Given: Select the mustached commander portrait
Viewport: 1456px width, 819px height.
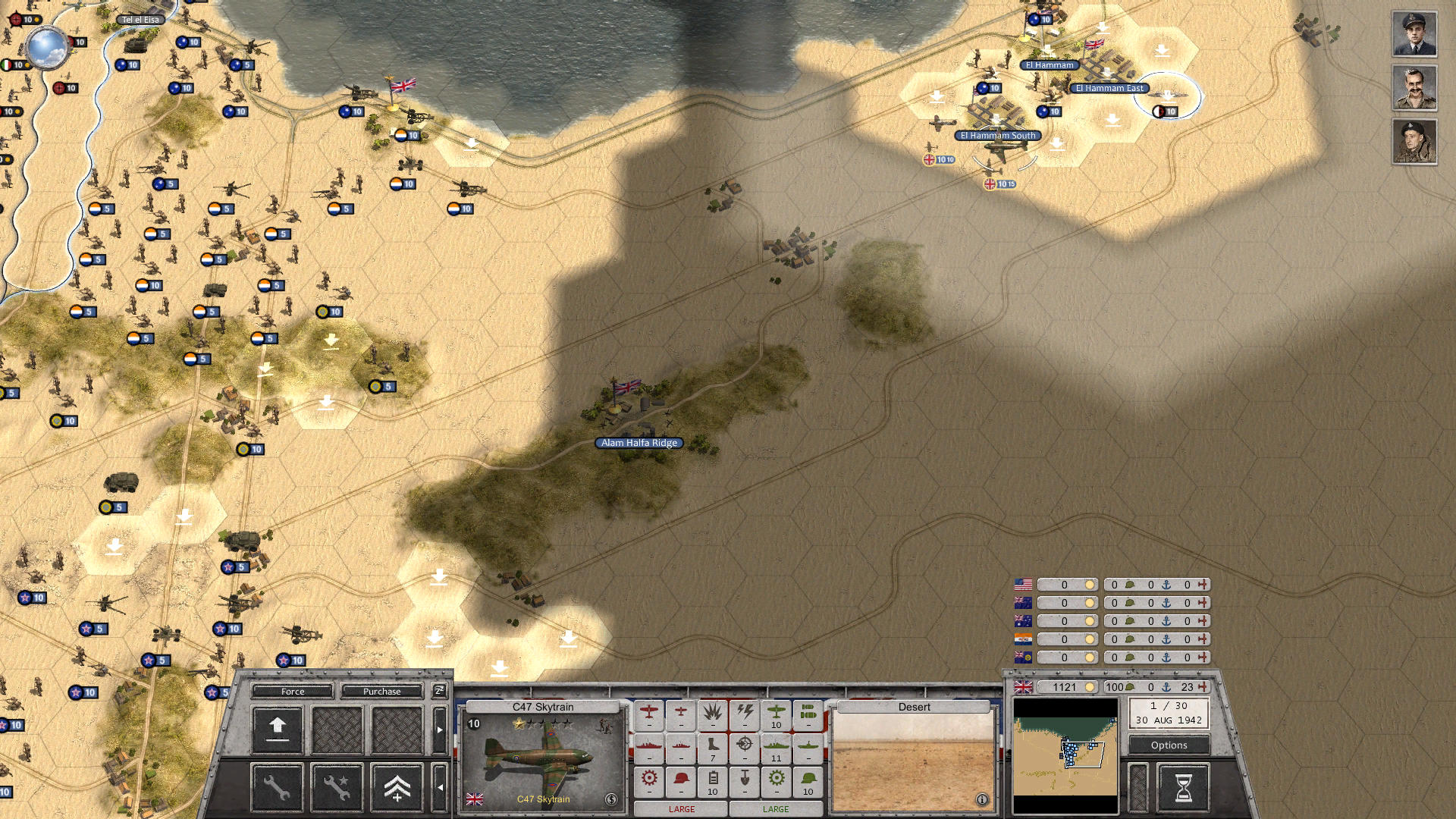Looking at the screenshot, I should tap(1414, 88).
